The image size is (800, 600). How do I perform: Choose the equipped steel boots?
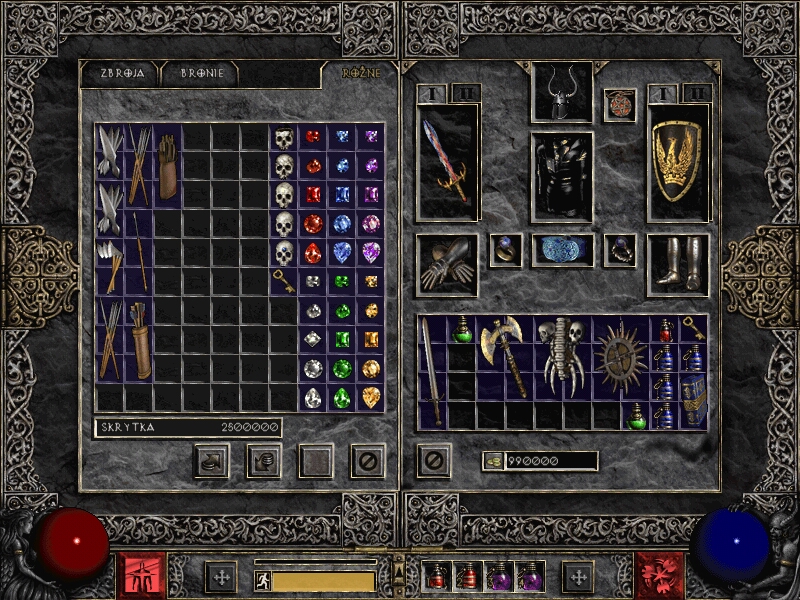tap(678, 265)
